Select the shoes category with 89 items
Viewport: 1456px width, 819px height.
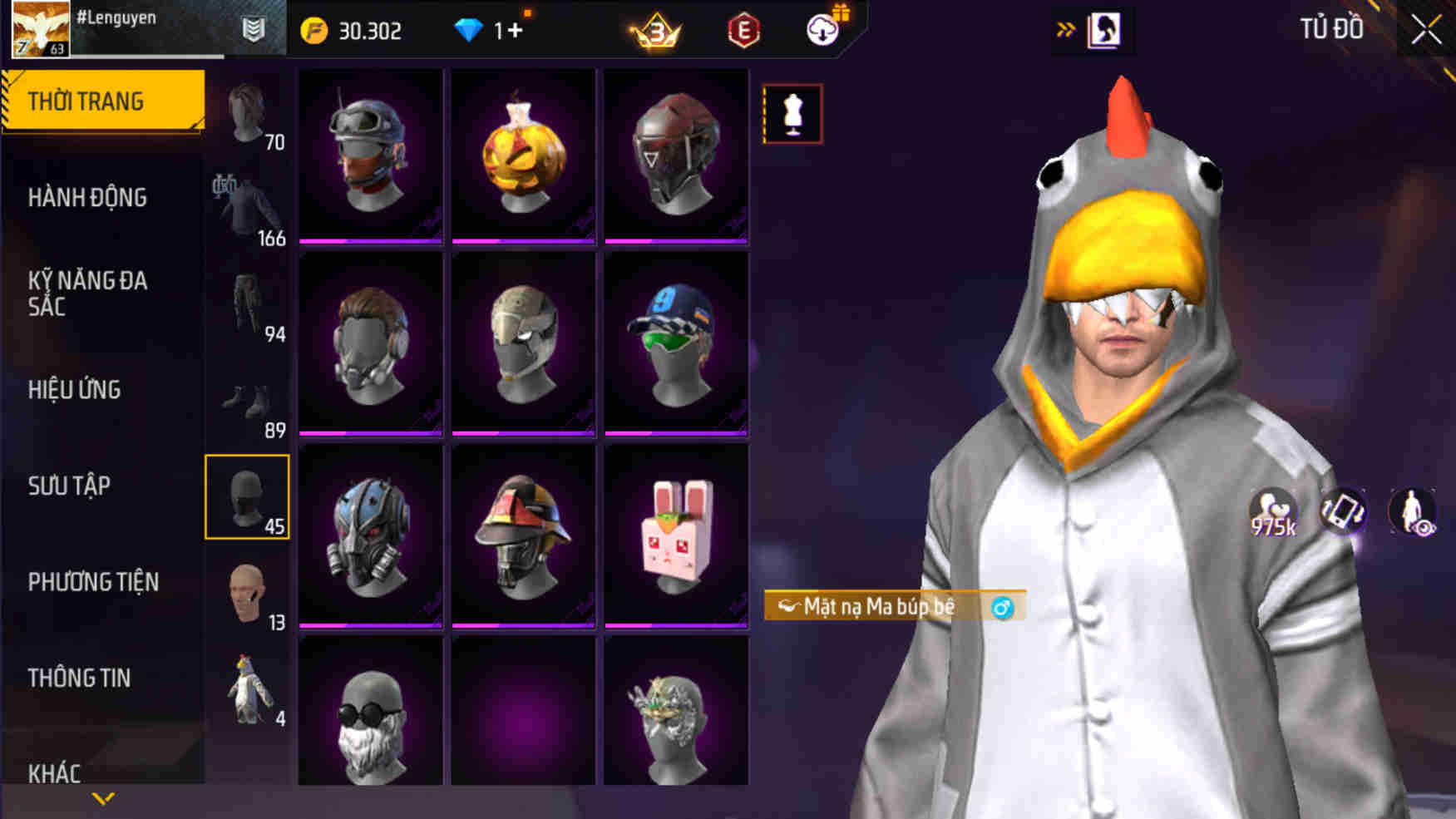248,399
